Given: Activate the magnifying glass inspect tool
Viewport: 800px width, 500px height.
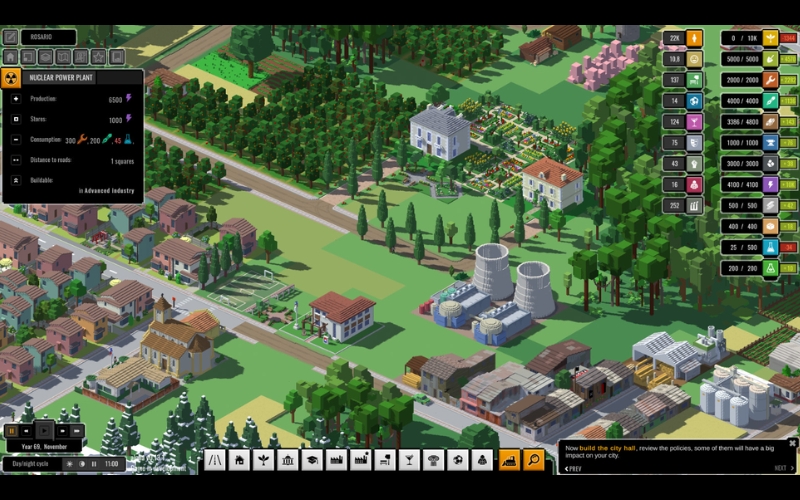Looking at the screenshot, I should [x=534, y=460].
